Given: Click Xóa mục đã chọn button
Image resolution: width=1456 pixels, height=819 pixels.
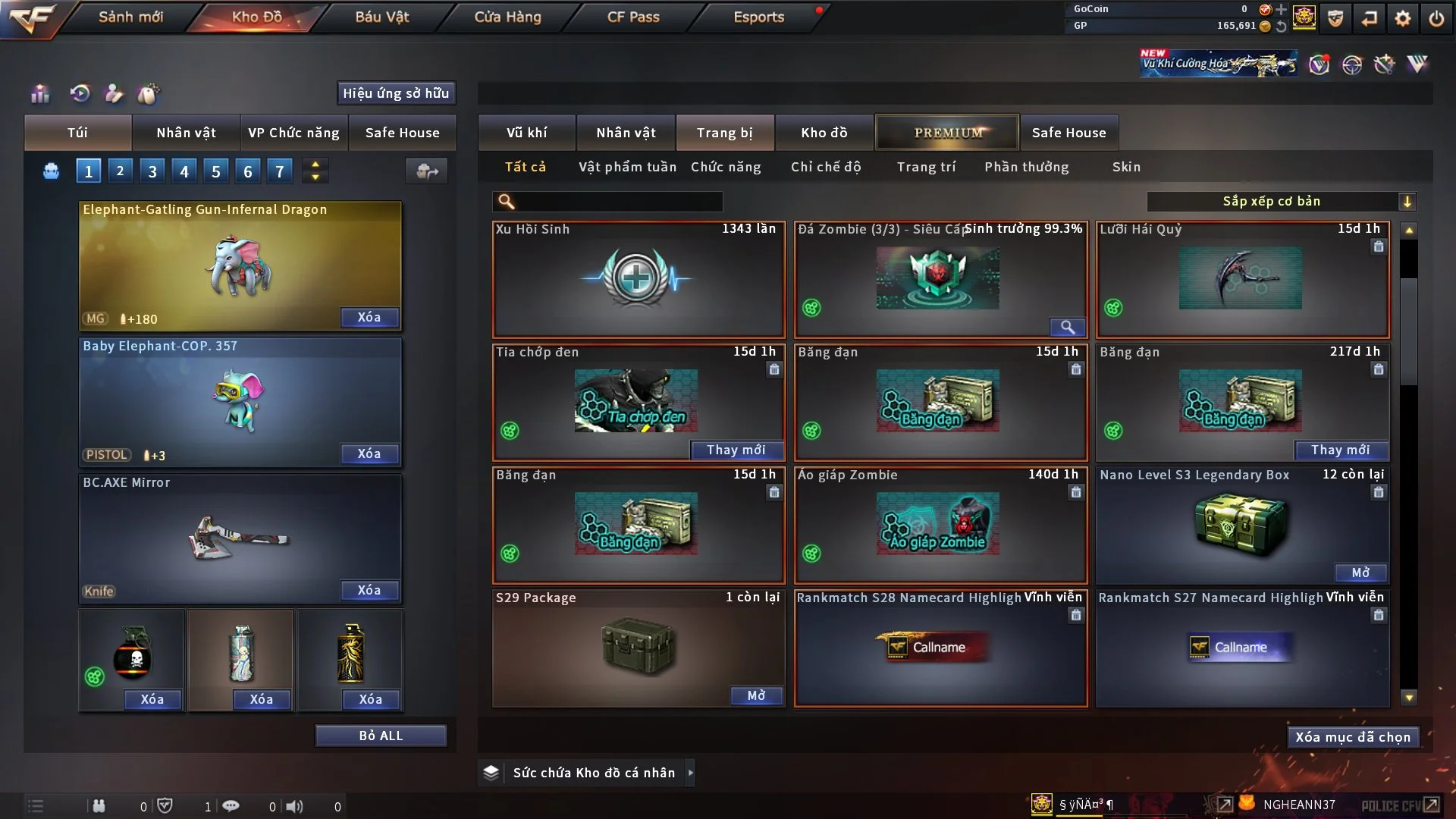Looking at the screenshot, I should coord(1352,737).
